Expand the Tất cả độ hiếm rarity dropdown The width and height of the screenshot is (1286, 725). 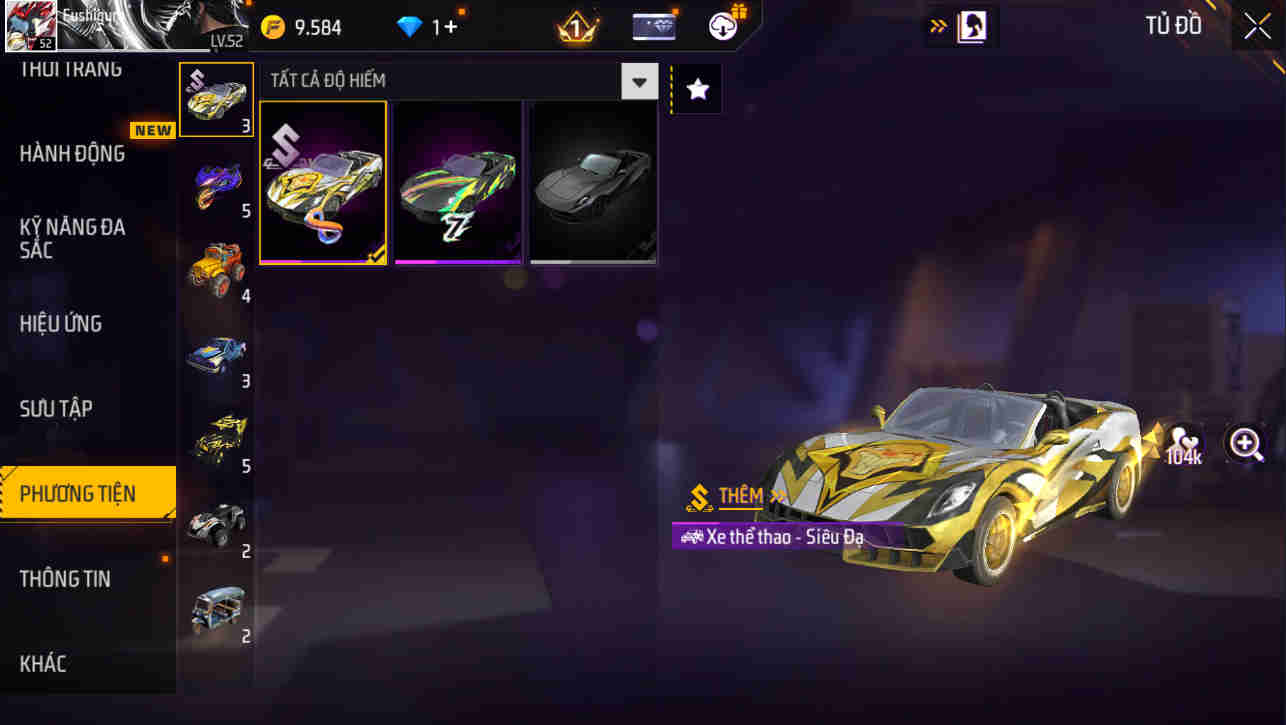[638, 81]
